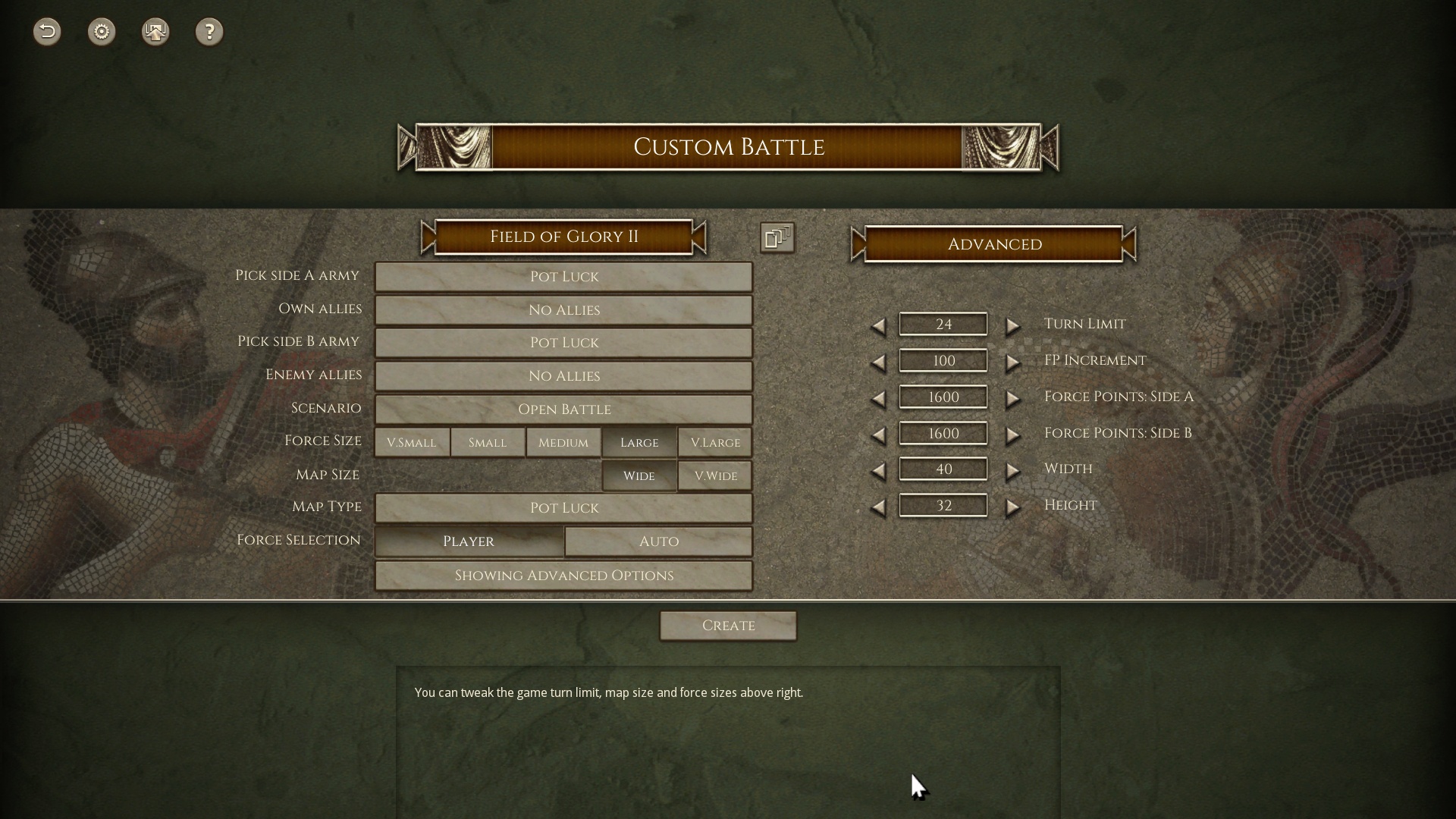Screen dimensions: 1456x819
Task: Decrease FP Increment with the left arrow
Action: 880,362
